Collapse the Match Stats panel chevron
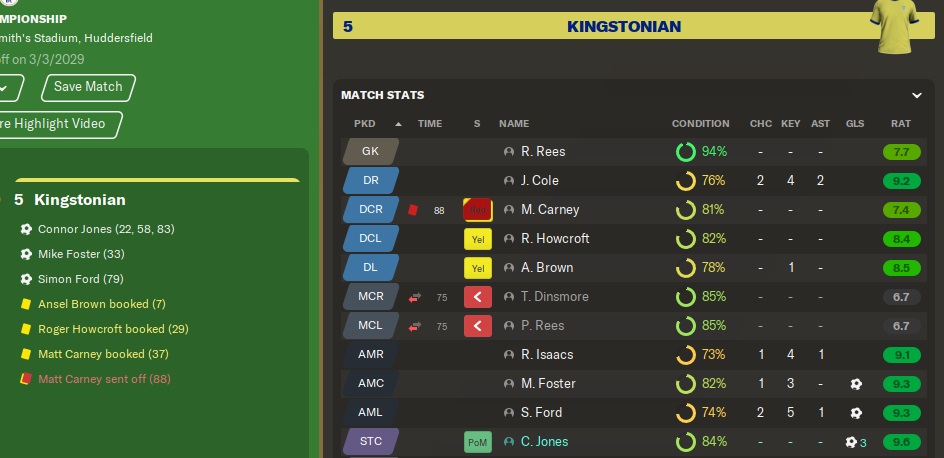This screenshot has height=458, width=944. click(916, 95)
